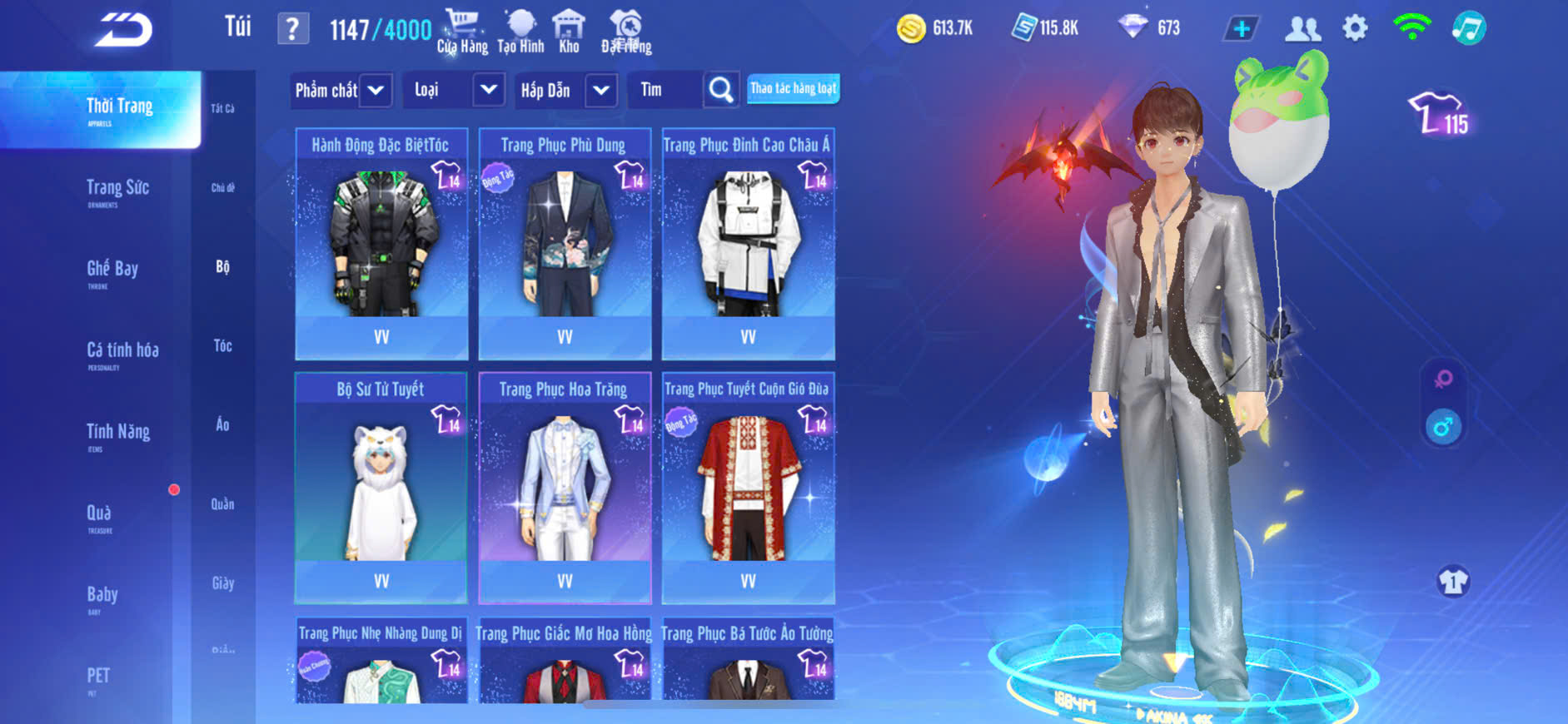Image resolution: width=1568 pixels, height=724 pixels.
Task: Toggle the music note icon
Action: pyautogui.click(x=1468, y=28)
